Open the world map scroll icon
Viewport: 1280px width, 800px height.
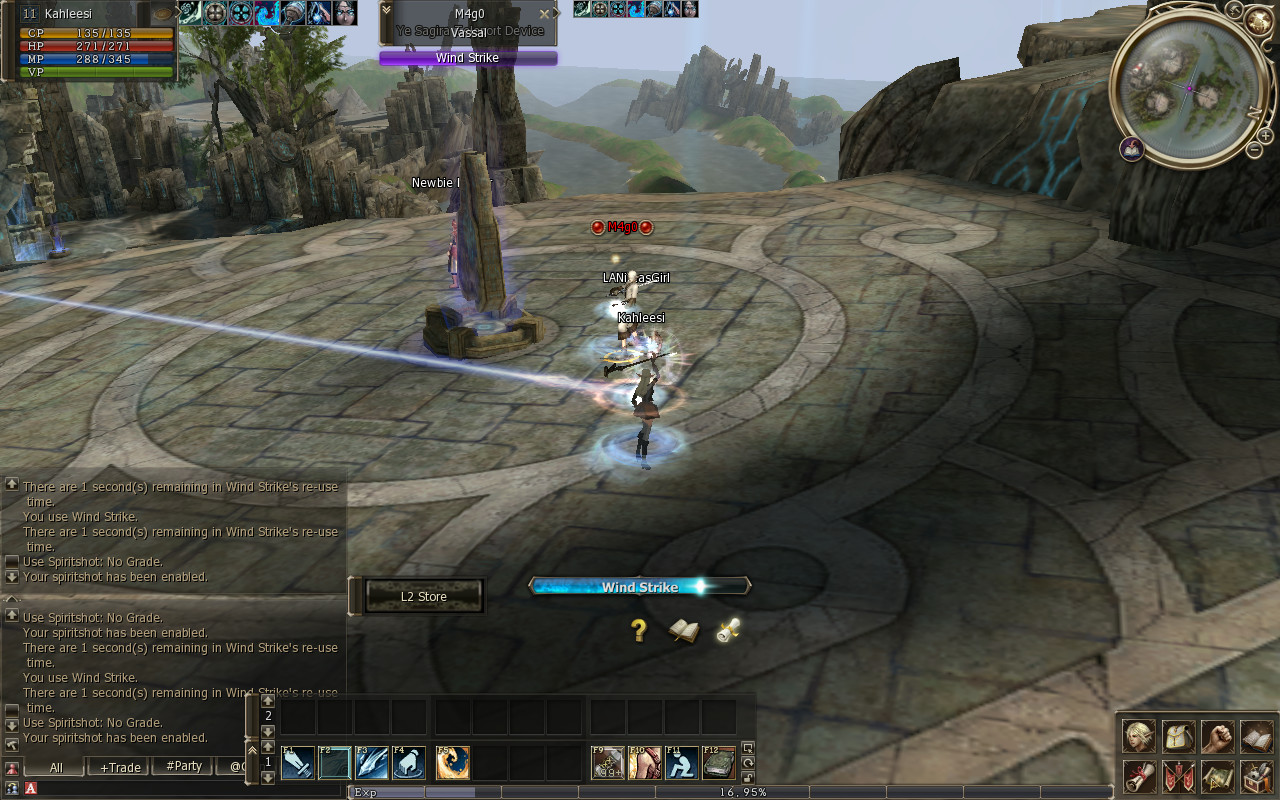1217,776
